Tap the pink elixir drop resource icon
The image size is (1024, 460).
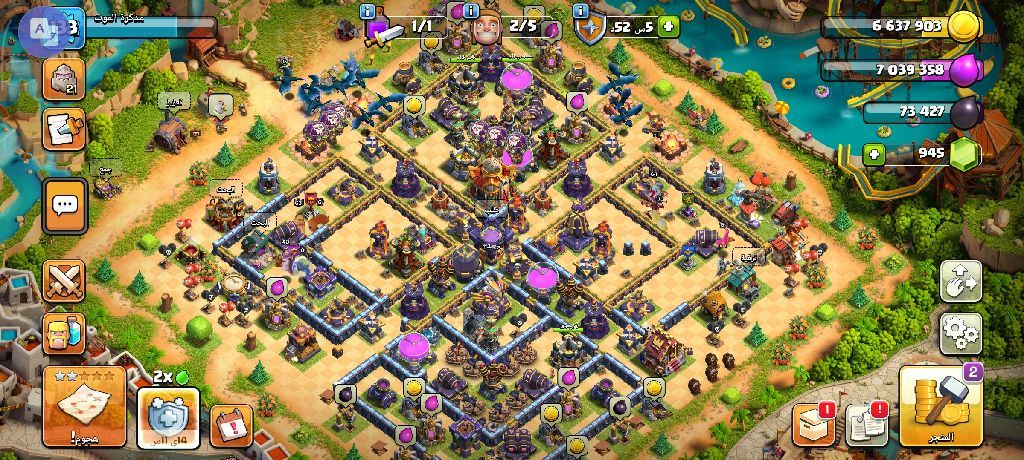(x=962, y=70)
